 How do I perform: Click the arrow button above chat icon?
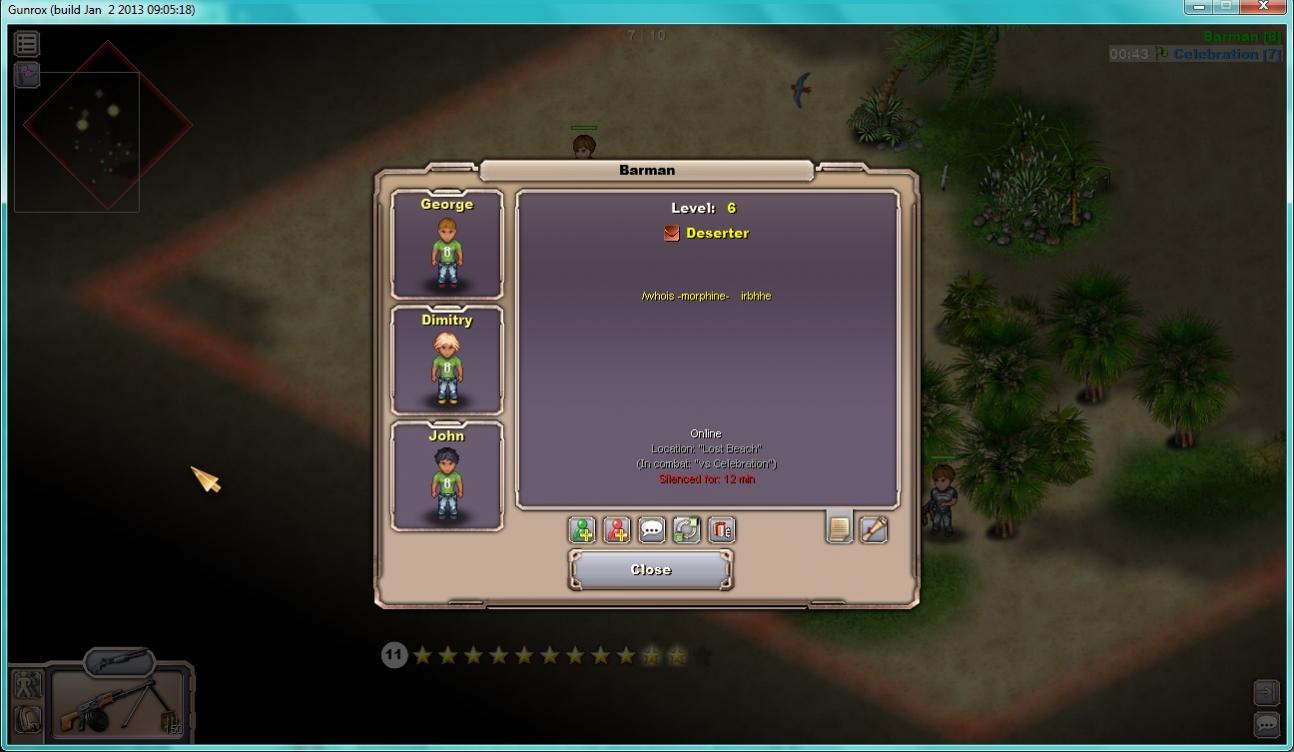point(1266,692)
